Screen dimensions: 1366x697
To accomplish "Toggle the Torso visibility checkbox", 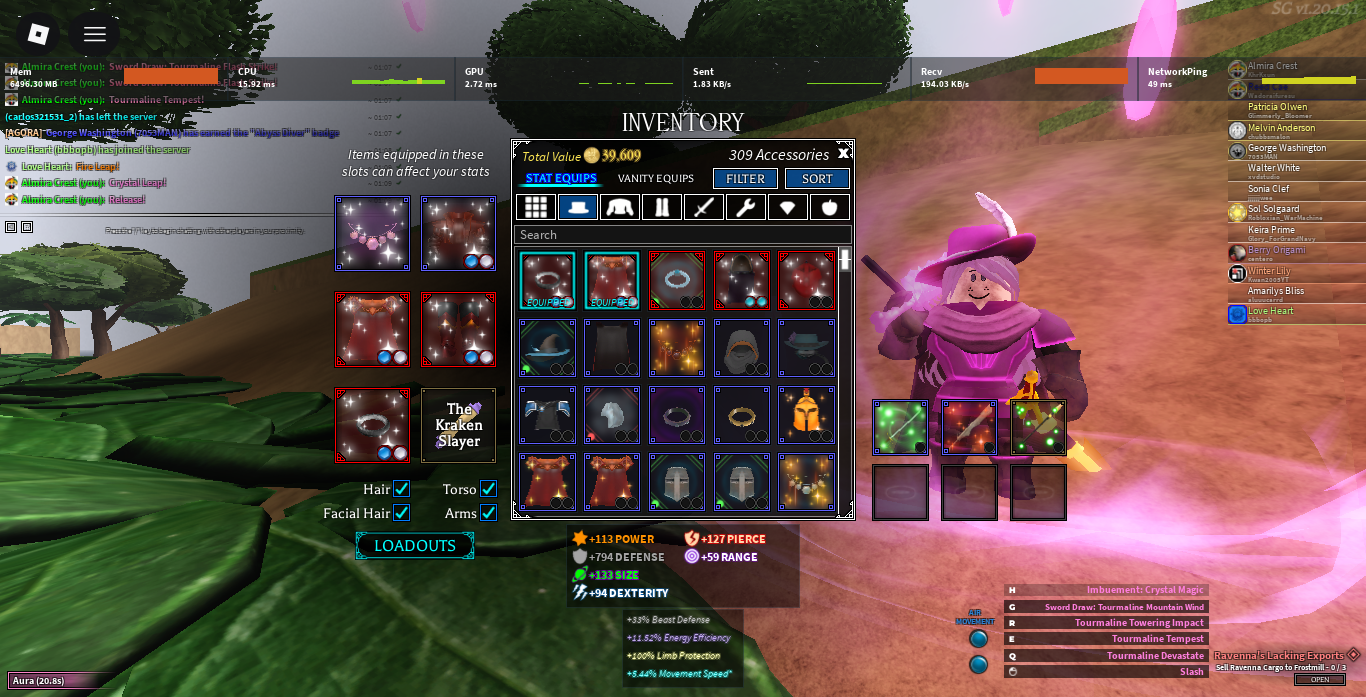I will 488,489.
